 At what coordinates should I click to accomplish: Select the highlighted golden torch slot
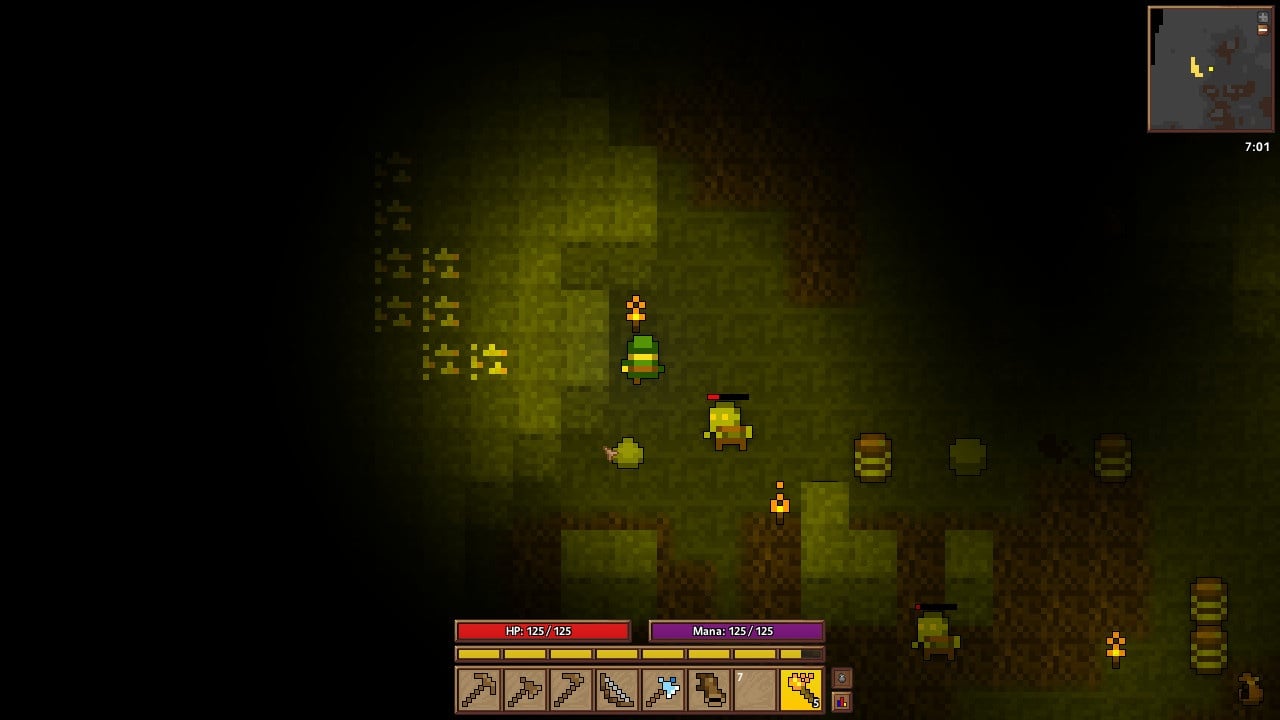(x=800, y=690)
